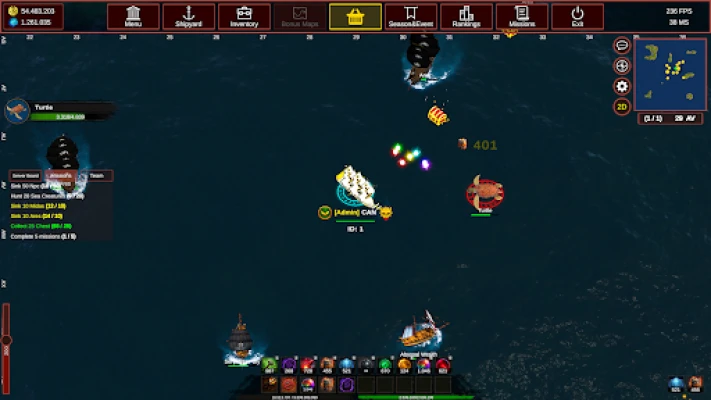Show the Rankings
711x400 pixels.
point(466,17)
